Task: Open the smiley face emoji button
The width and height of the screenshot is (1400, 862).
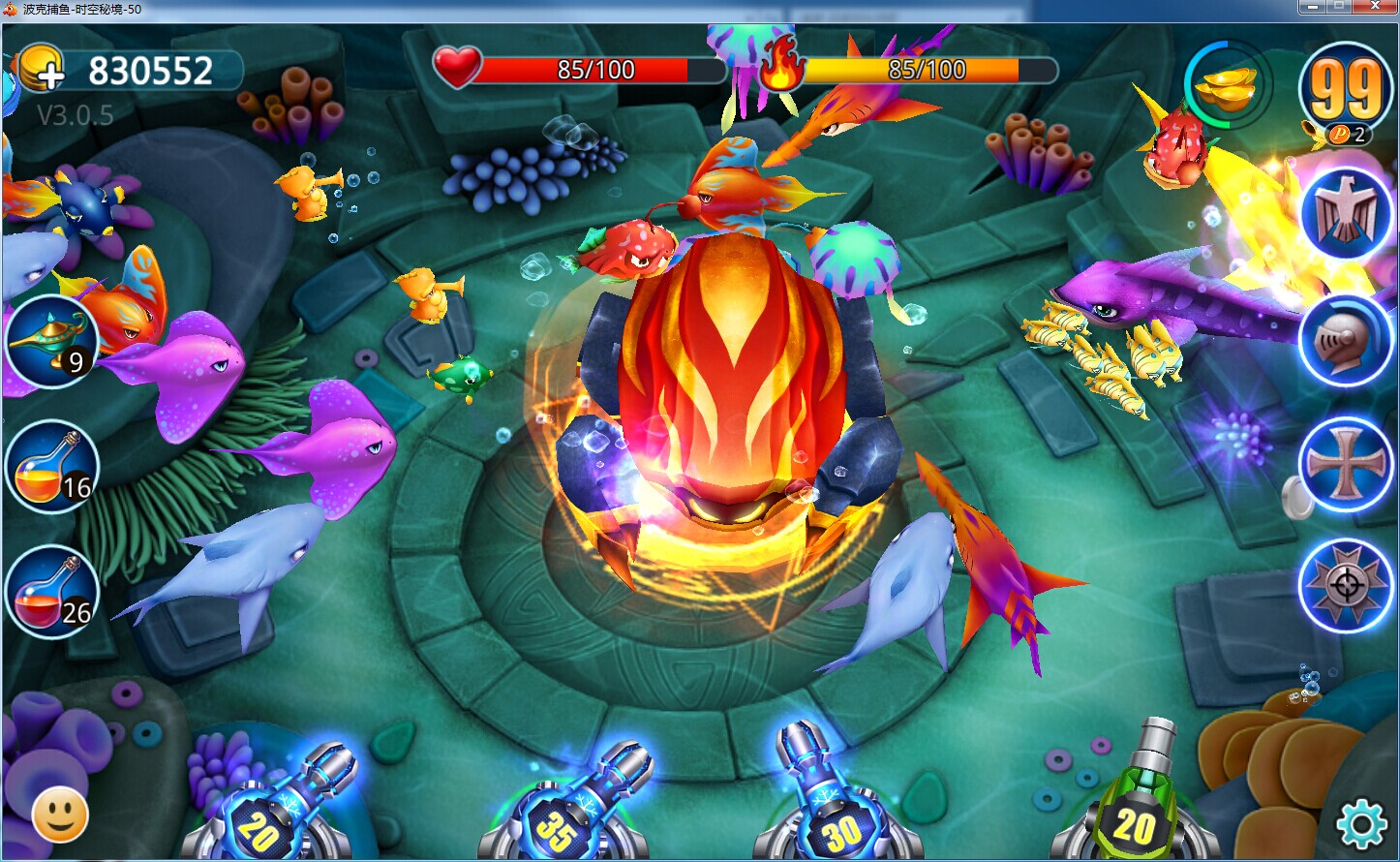Action: [60, 816]
